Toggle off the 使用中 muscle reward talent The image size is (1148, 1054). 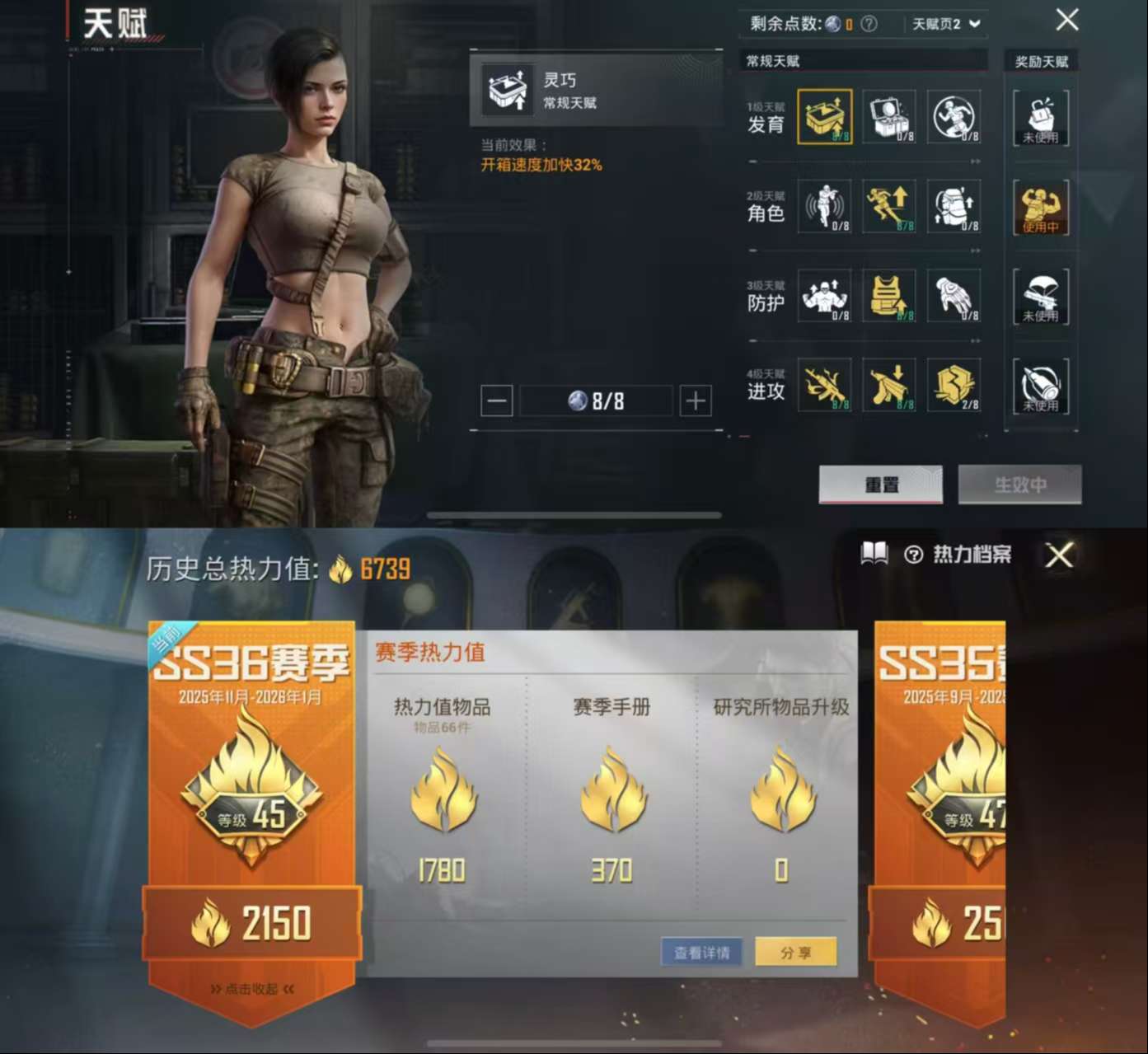click(1041, 208)
